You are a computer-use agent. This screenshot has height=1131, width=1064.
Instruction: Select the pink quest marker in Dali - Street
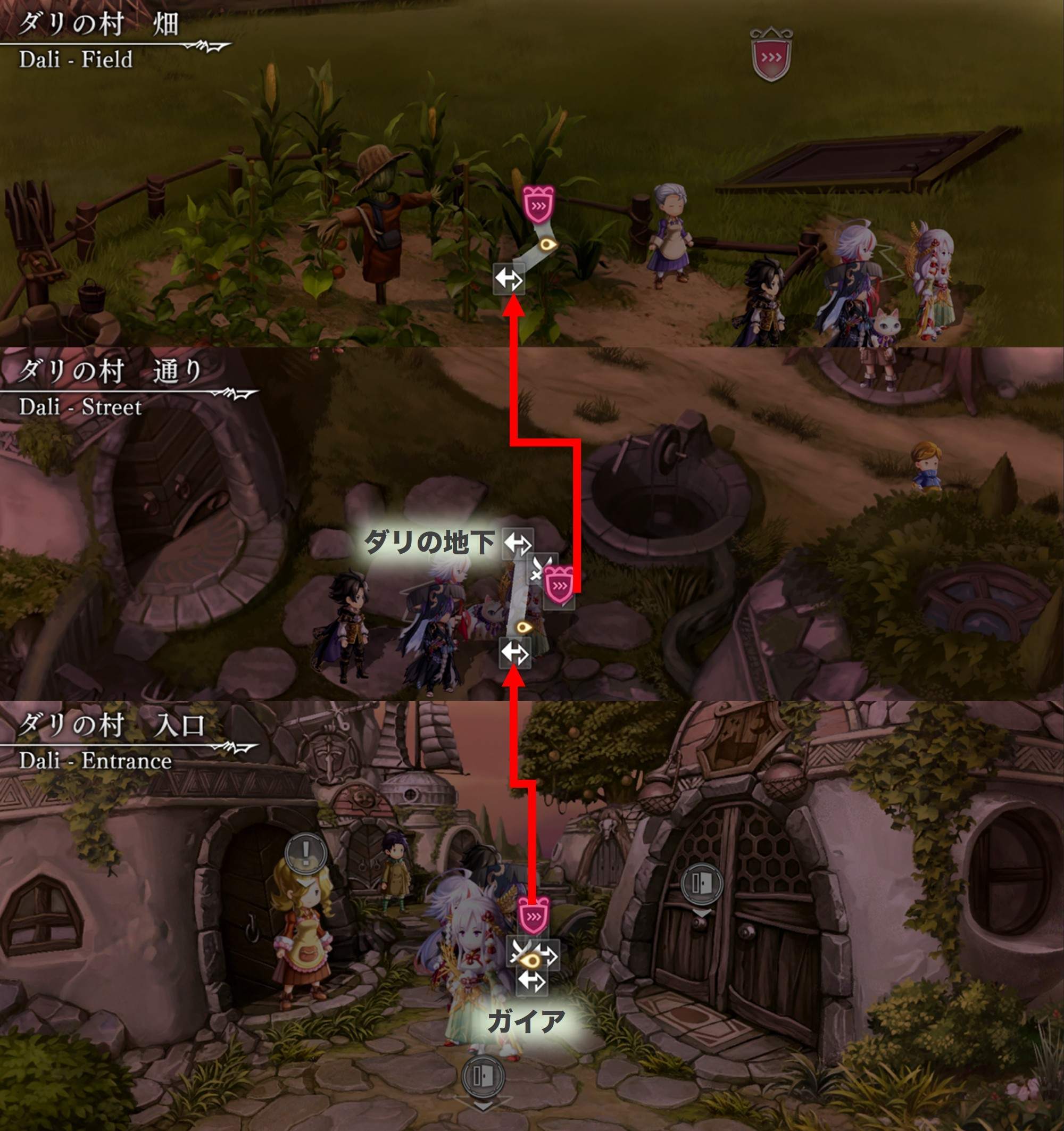pyautogui.click(x=559, y=585)
